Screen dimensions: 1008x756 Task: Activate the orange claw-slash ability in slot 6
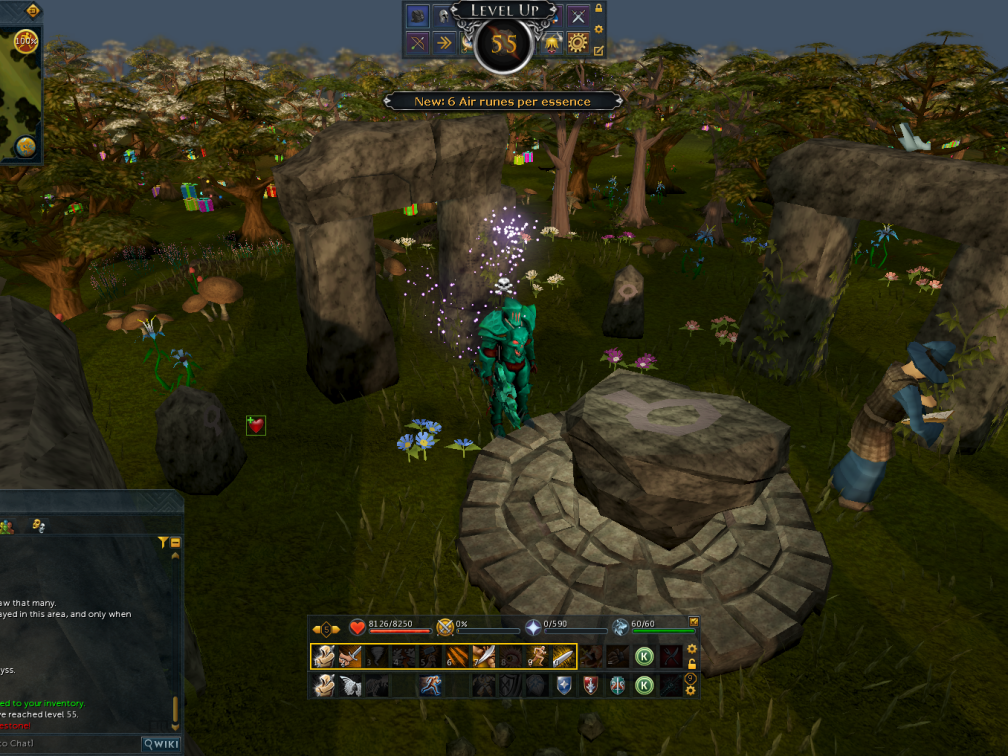pos(457,656)
